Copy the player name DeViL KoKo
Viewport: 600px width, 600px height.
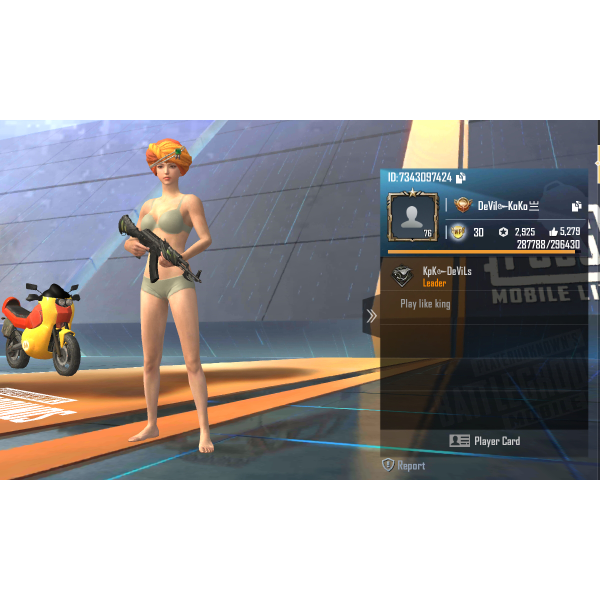[x=577, y=206]
